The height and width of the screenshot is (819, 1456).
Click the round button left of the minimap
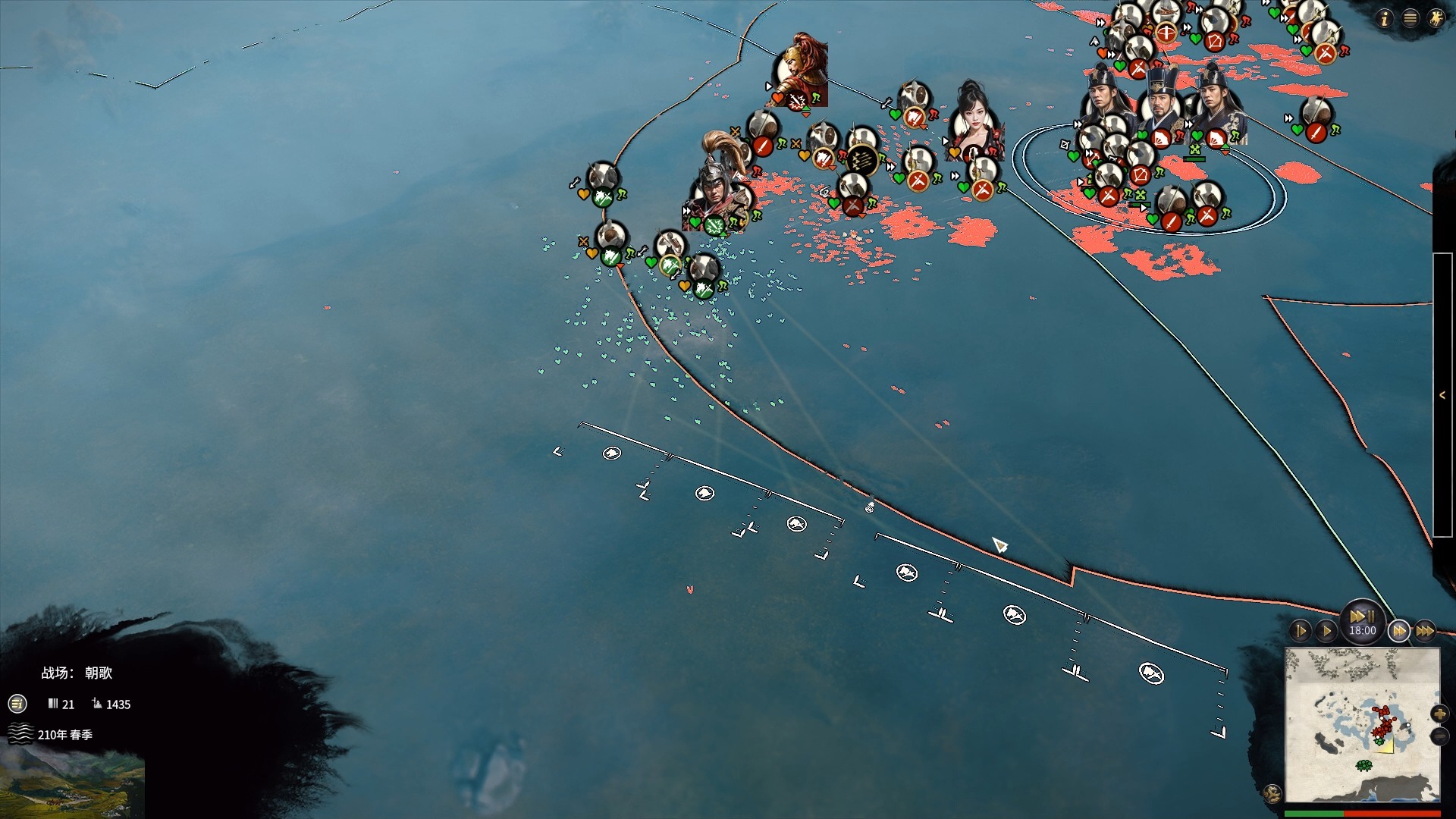click(x=1272, y=793)
